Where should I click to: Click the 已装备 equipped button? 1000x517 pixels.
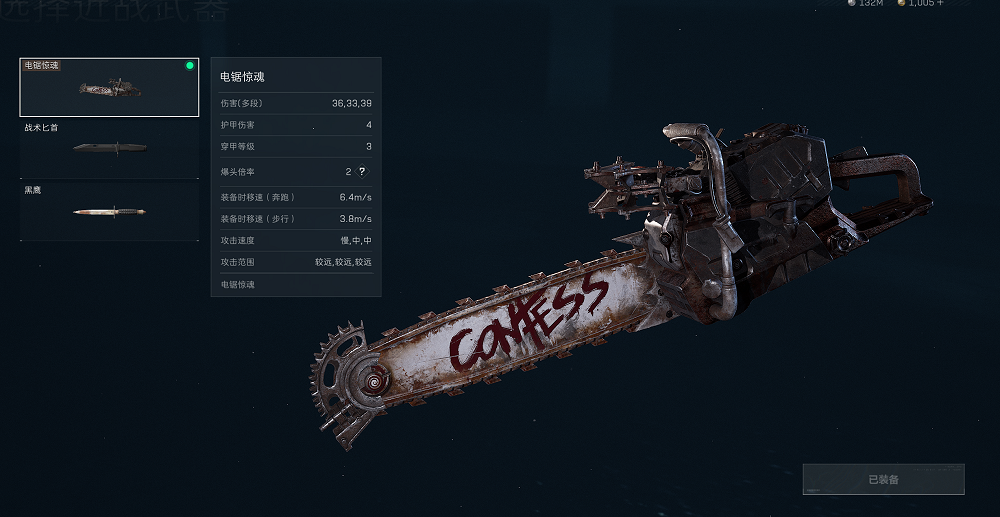point(883,479)
